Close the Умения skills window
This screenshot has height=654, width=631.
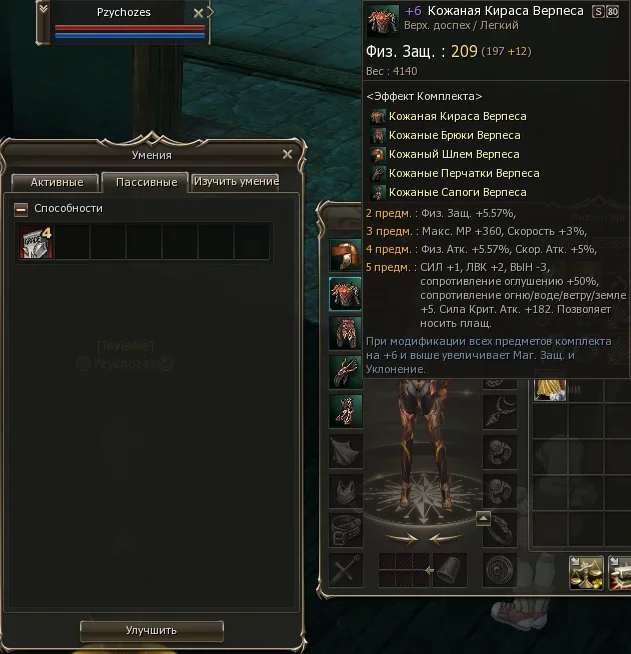click(x=288, y=154)
